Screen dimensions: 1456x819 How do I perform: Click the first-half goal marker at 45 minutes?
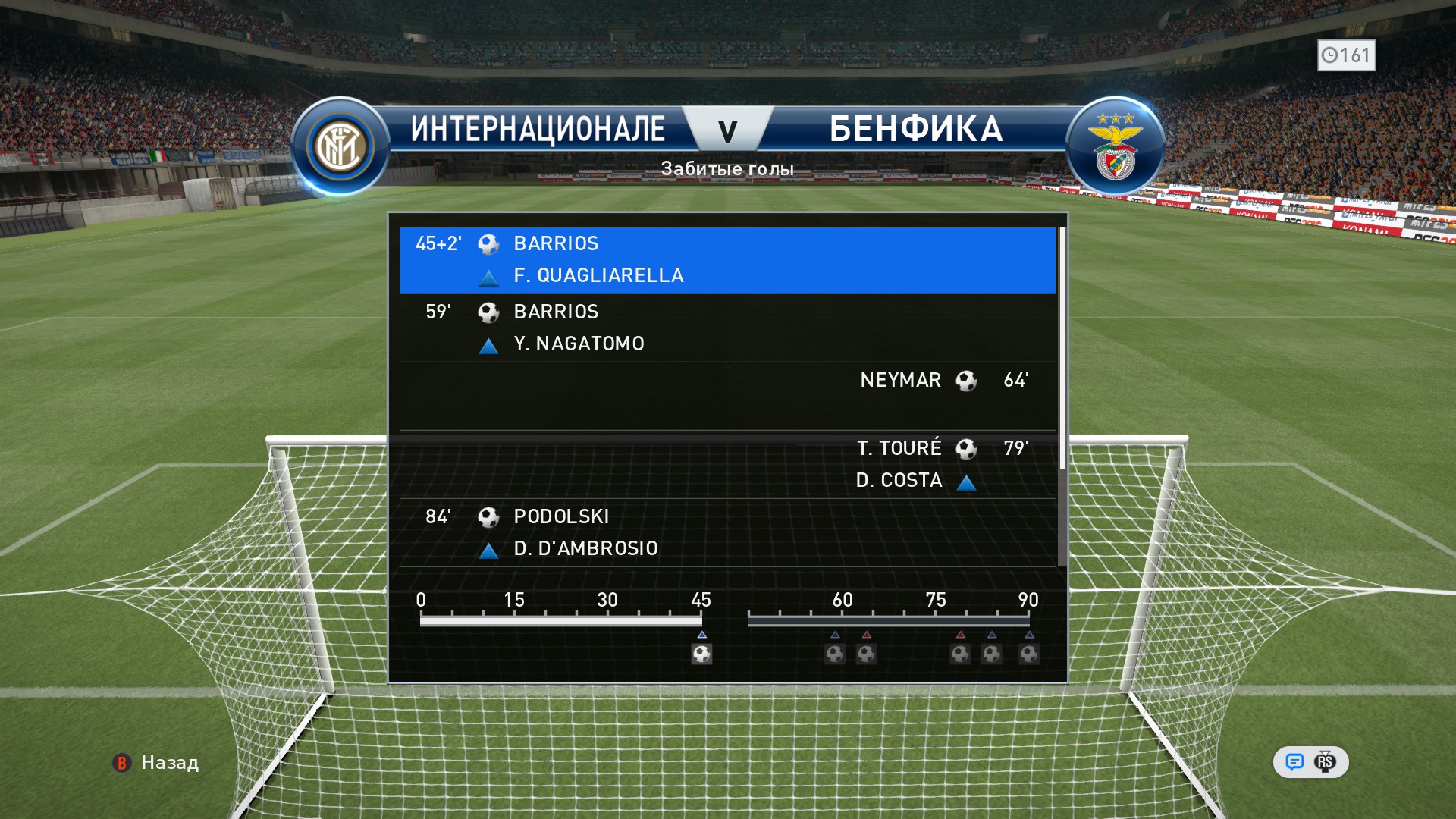(x=701, y=654)
